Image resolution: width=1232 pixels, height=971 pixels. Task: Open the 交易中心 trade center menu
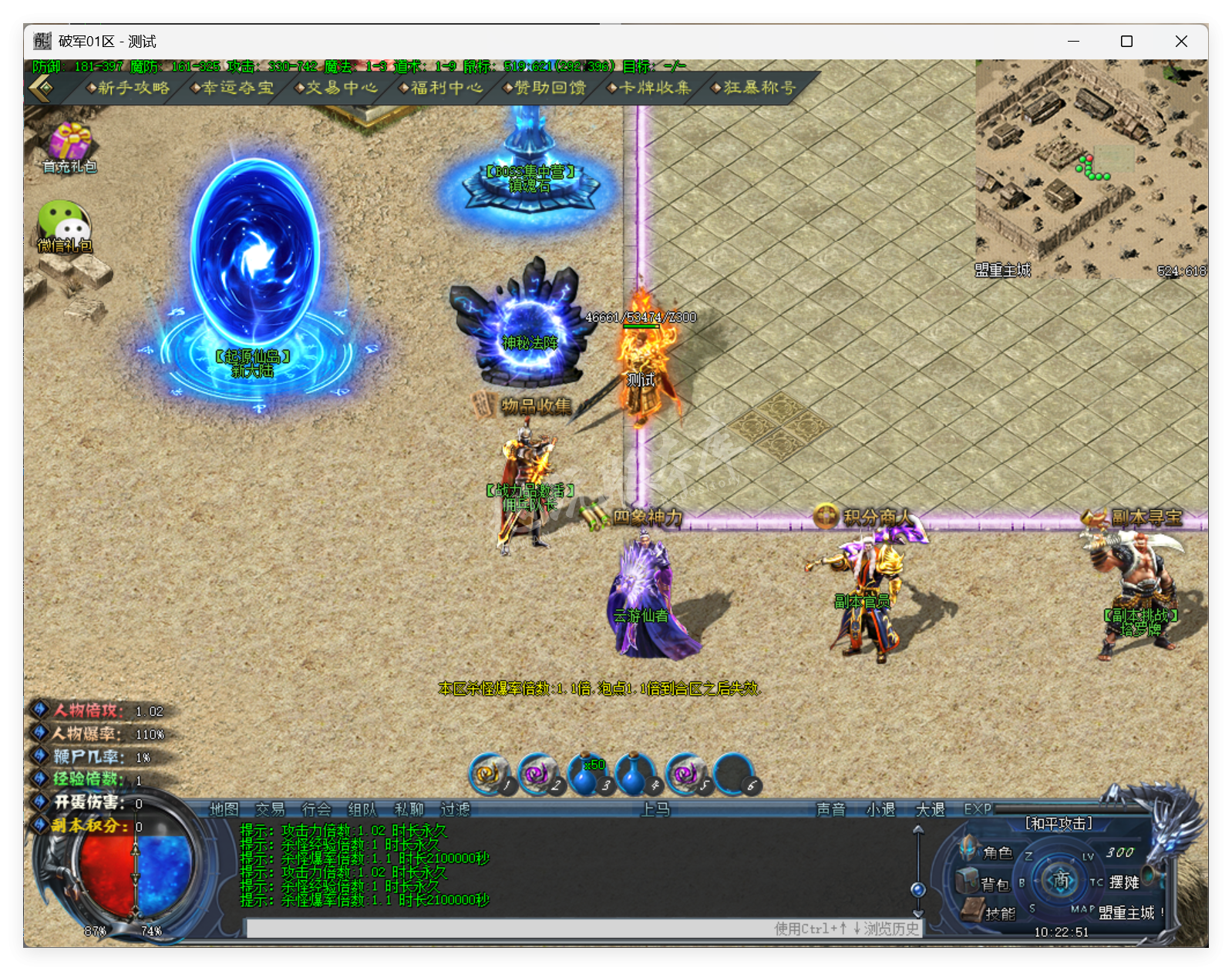click(x=336, y=88)
